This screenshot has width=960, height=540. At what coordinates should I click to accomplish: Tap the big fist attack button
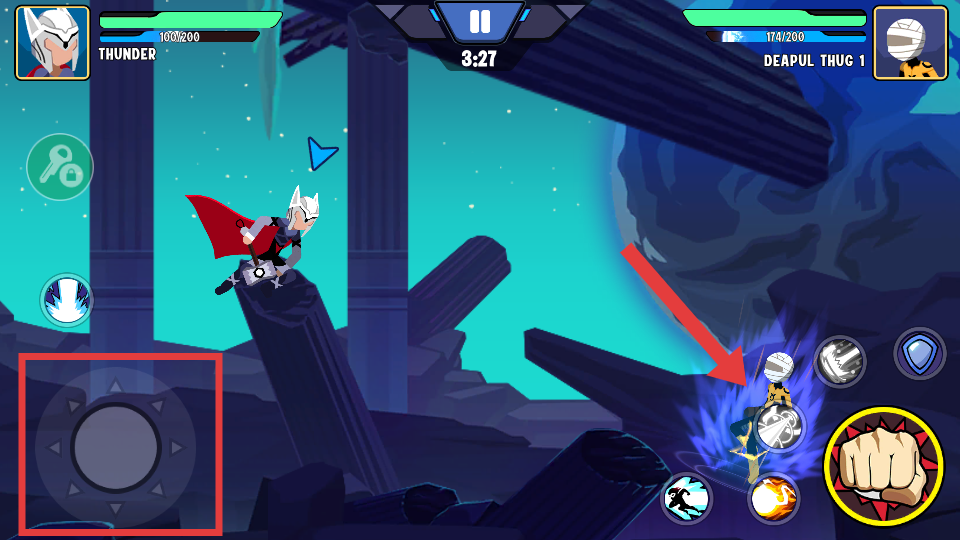click(x=883, y=466)
